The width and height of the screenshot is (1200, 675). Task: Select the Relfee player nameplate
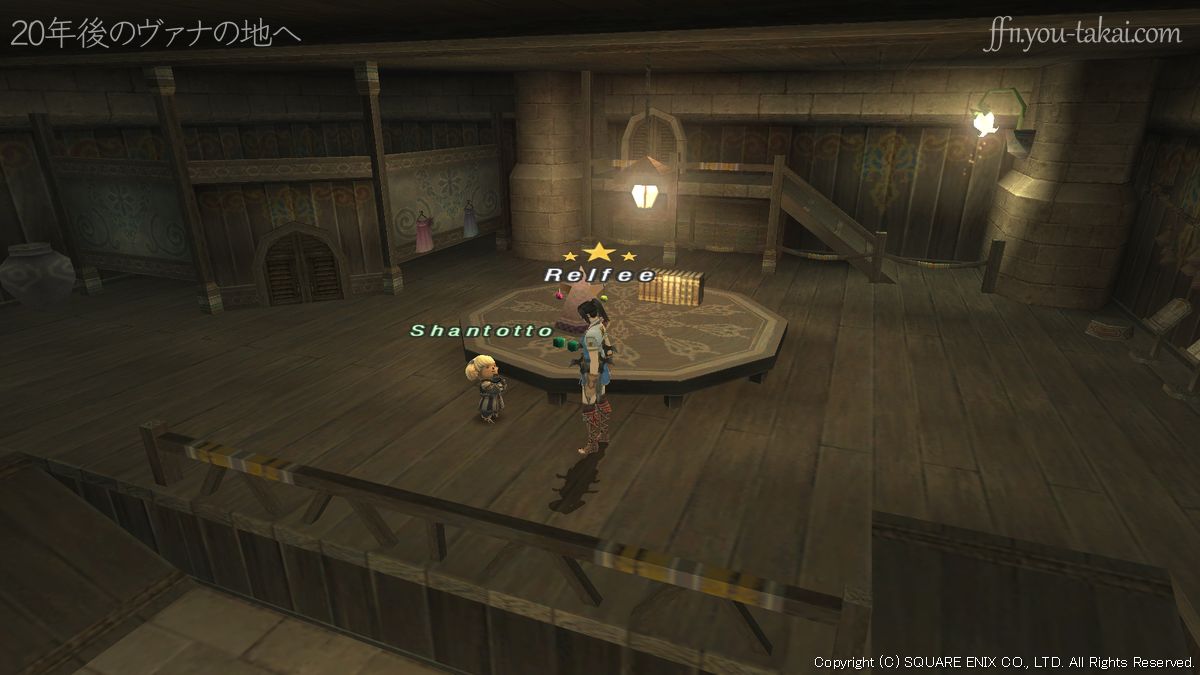point(600,274)
